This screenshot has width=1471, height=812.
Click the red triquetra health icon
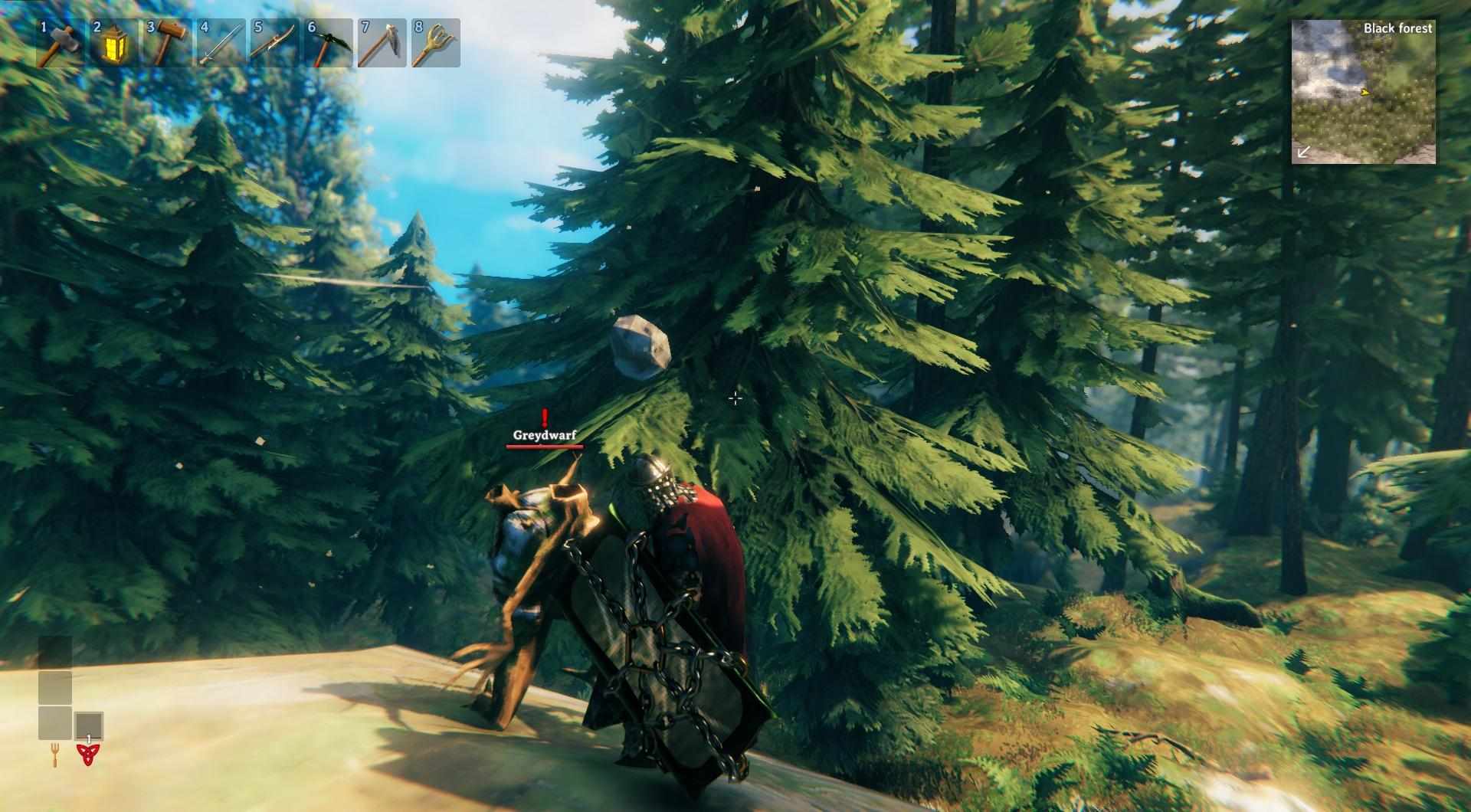point(89,755)
